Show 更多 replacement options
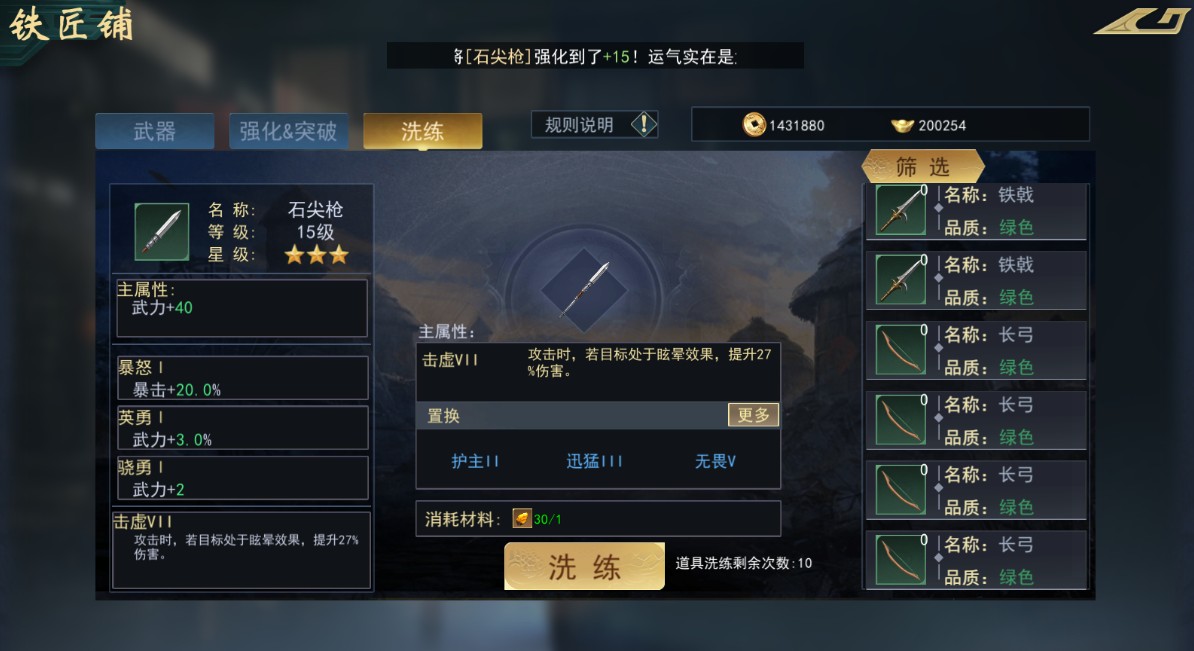This screenshot has width=1194, height=651. pyautogui.click(x=753, y=415)
